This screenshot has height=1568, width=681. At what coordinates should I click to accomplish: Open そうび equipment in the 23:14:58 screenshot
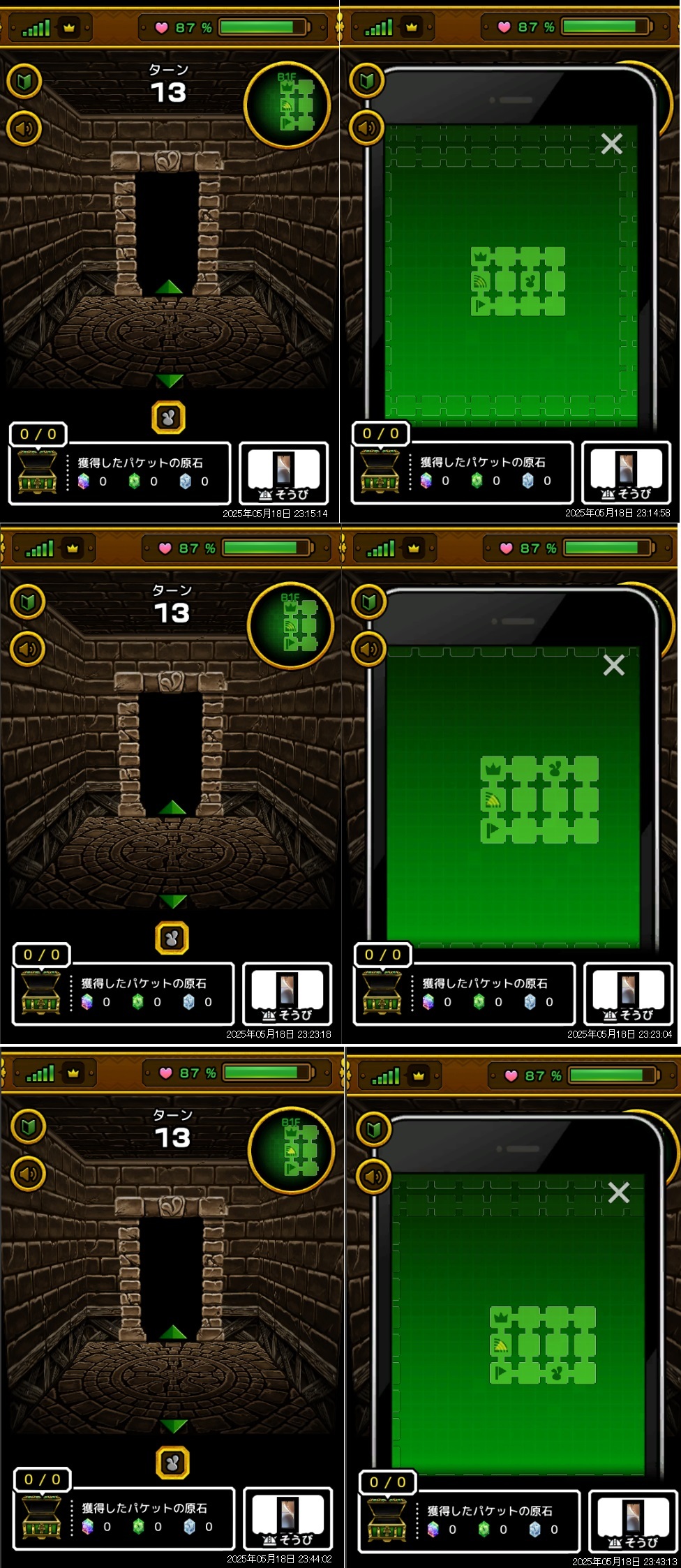(627, 472)
